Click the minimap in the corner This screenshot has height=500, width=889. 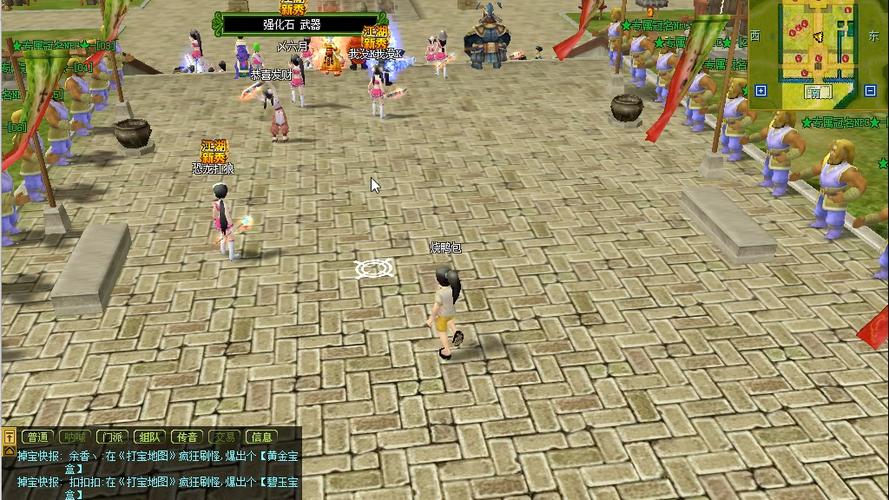(817, 44)
